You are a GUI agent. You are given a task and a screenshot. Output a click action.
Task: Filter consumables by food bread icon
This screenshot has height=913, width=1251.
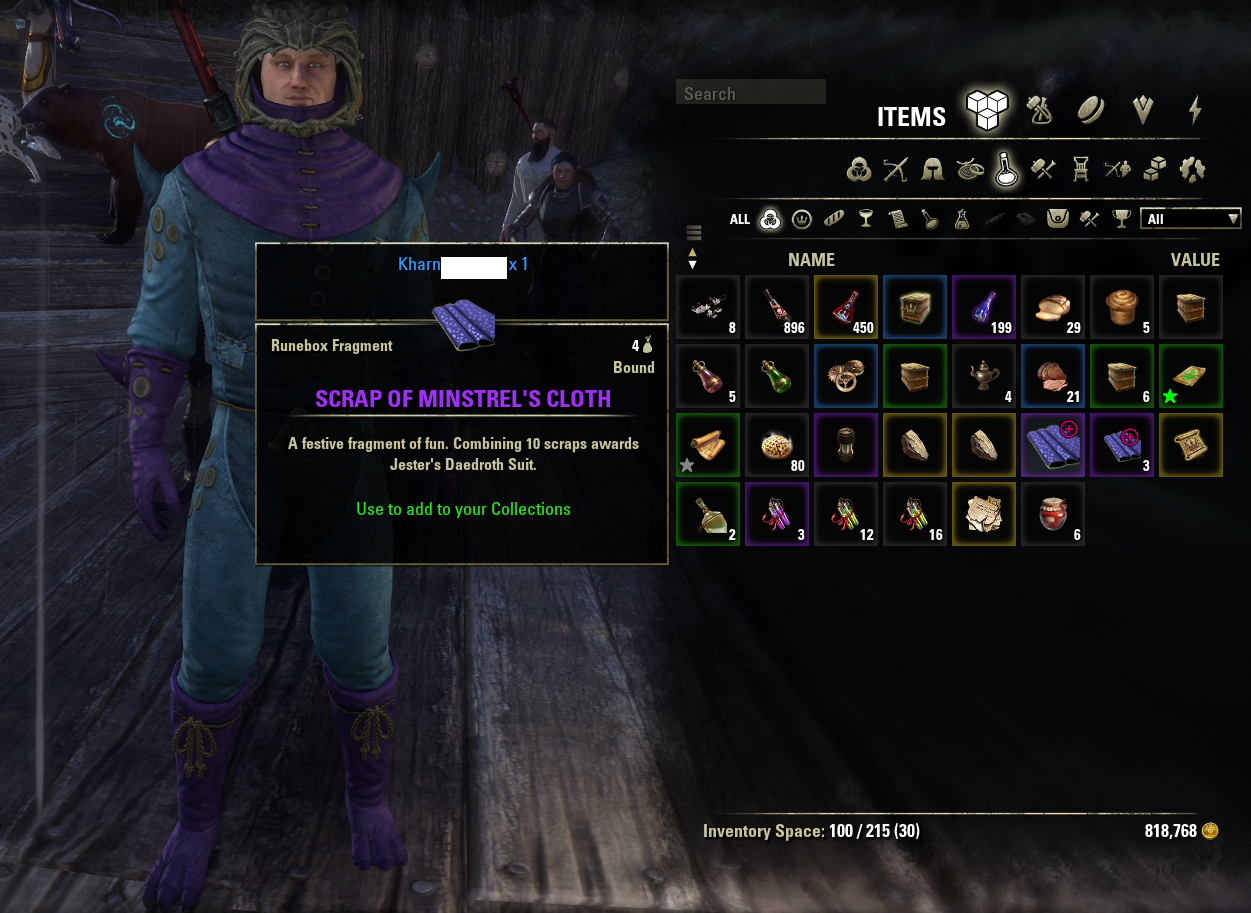(834, 219)
